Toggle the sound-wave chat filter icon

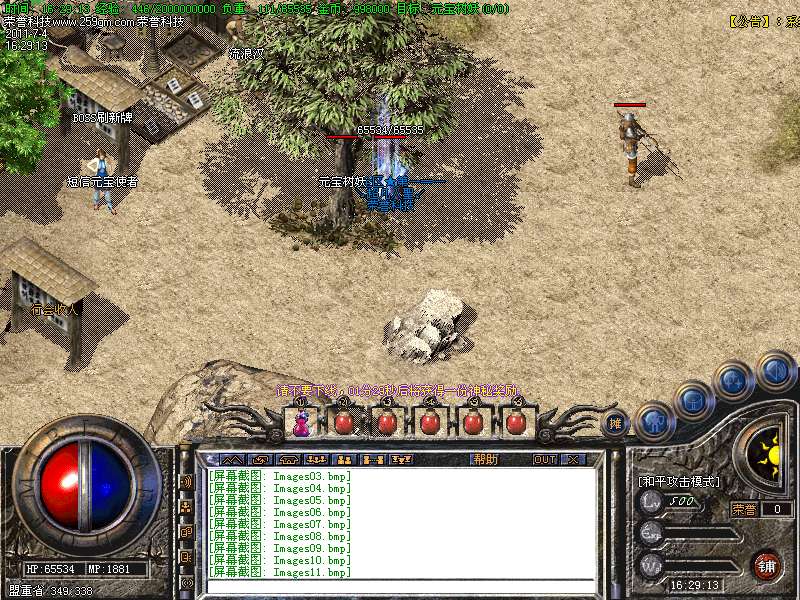186,482
